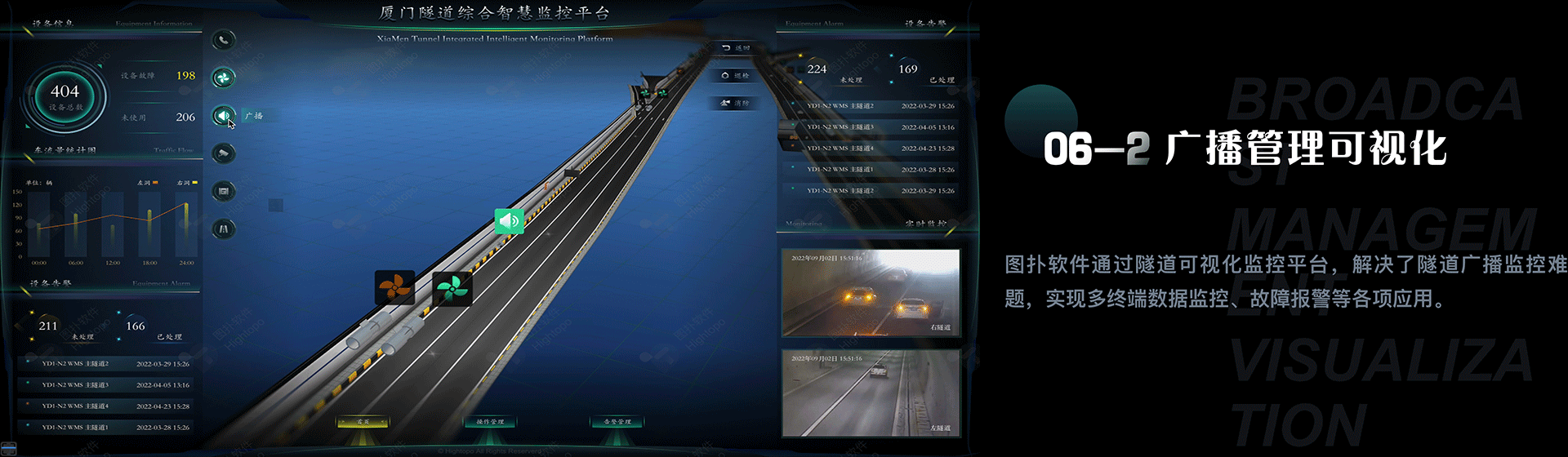Image resolution: width=1568 pixels, height=457 pixels.
Task: Open the 告警管理 alarm management tab
Action: pos(617,422)
